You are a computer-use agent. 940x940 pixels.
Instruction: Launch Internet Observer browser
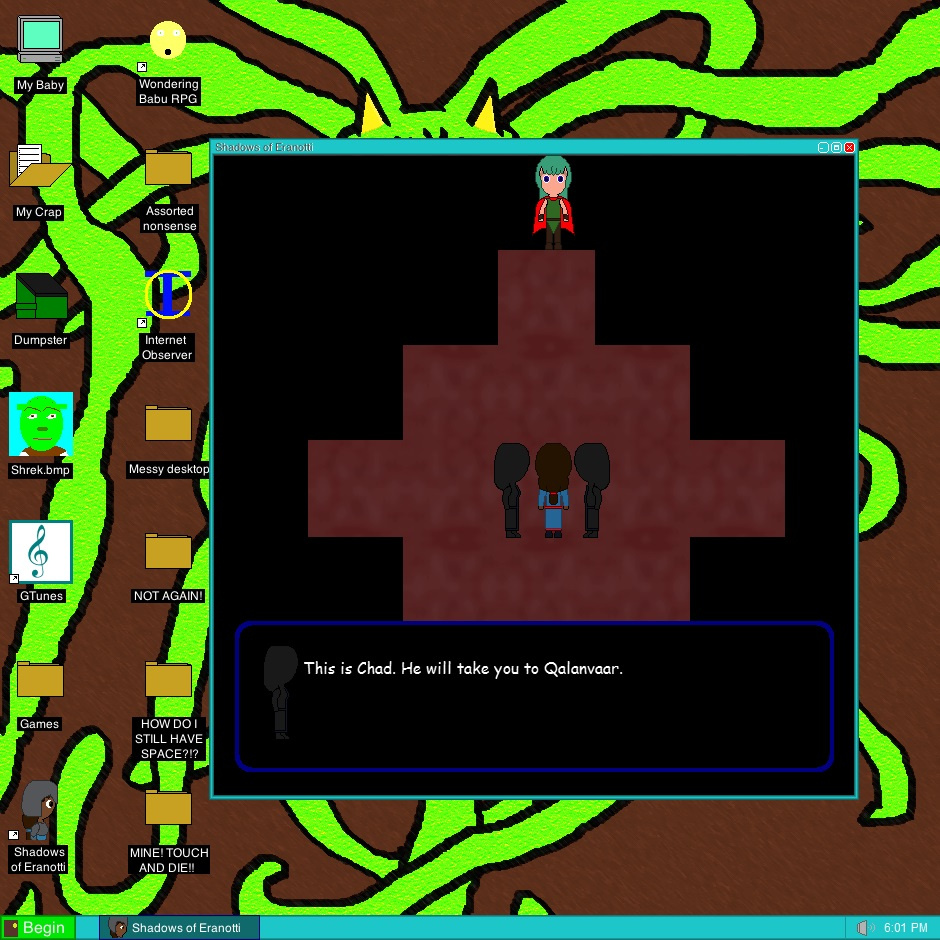click(x=168, y=295)
